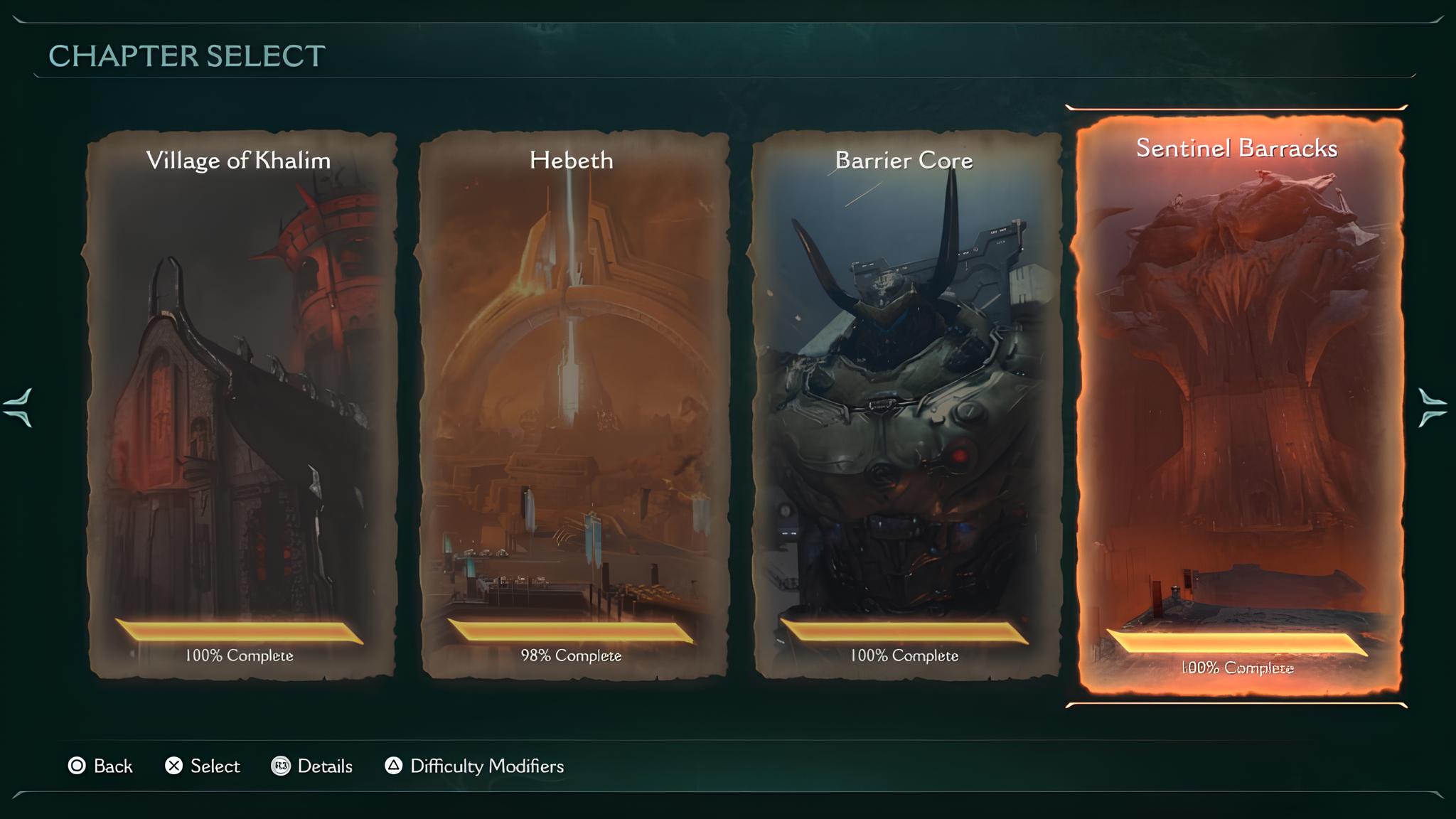
Task: Open Difficulty Modifiers
Action: point(474,766)
